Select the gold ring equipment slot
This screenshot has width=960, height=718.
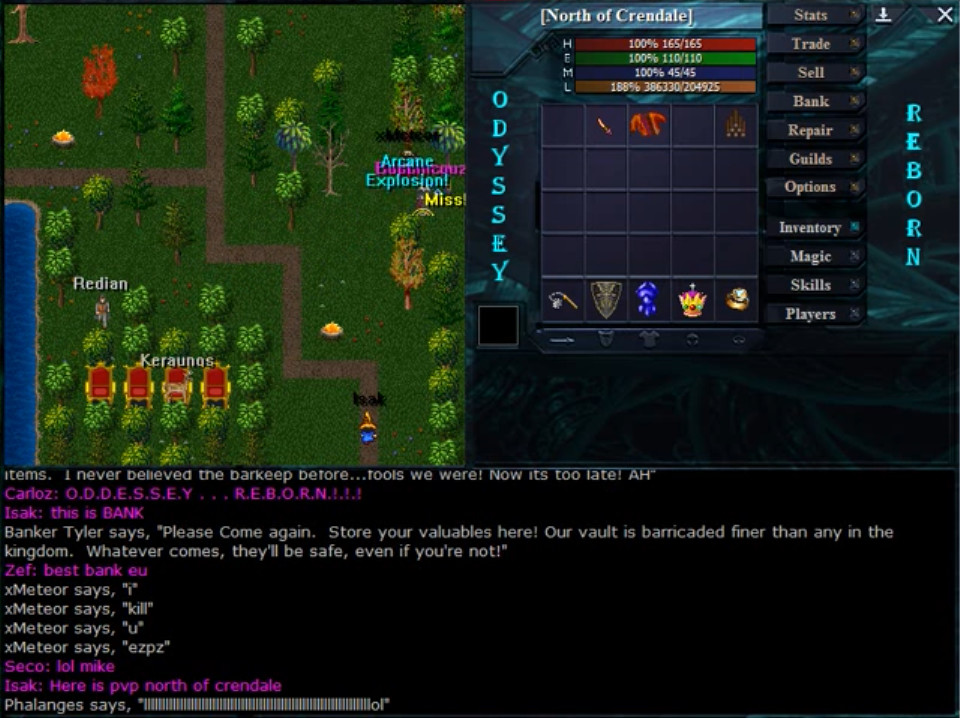click(737, 299)
